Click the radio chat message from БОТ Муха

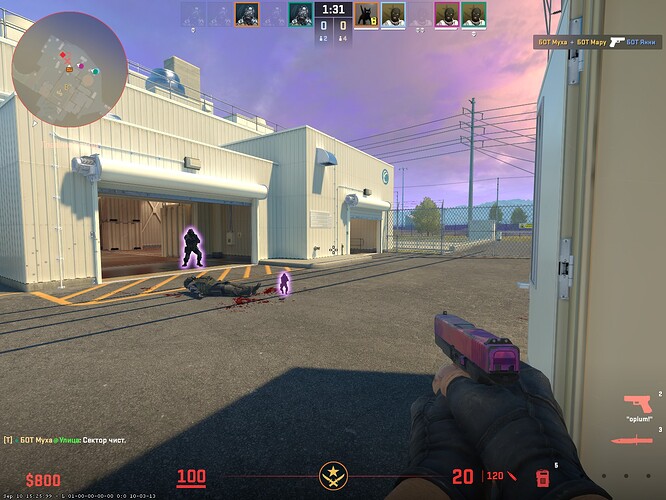click(66, 440)
